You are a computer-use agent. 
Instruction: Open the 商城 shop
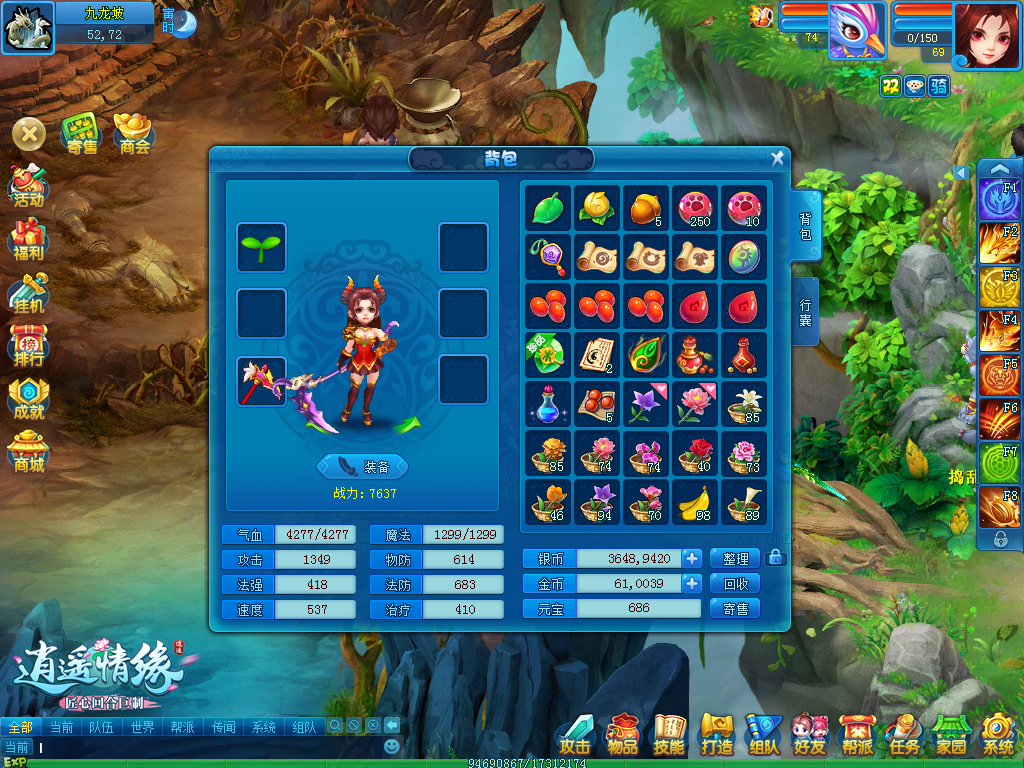28,451
